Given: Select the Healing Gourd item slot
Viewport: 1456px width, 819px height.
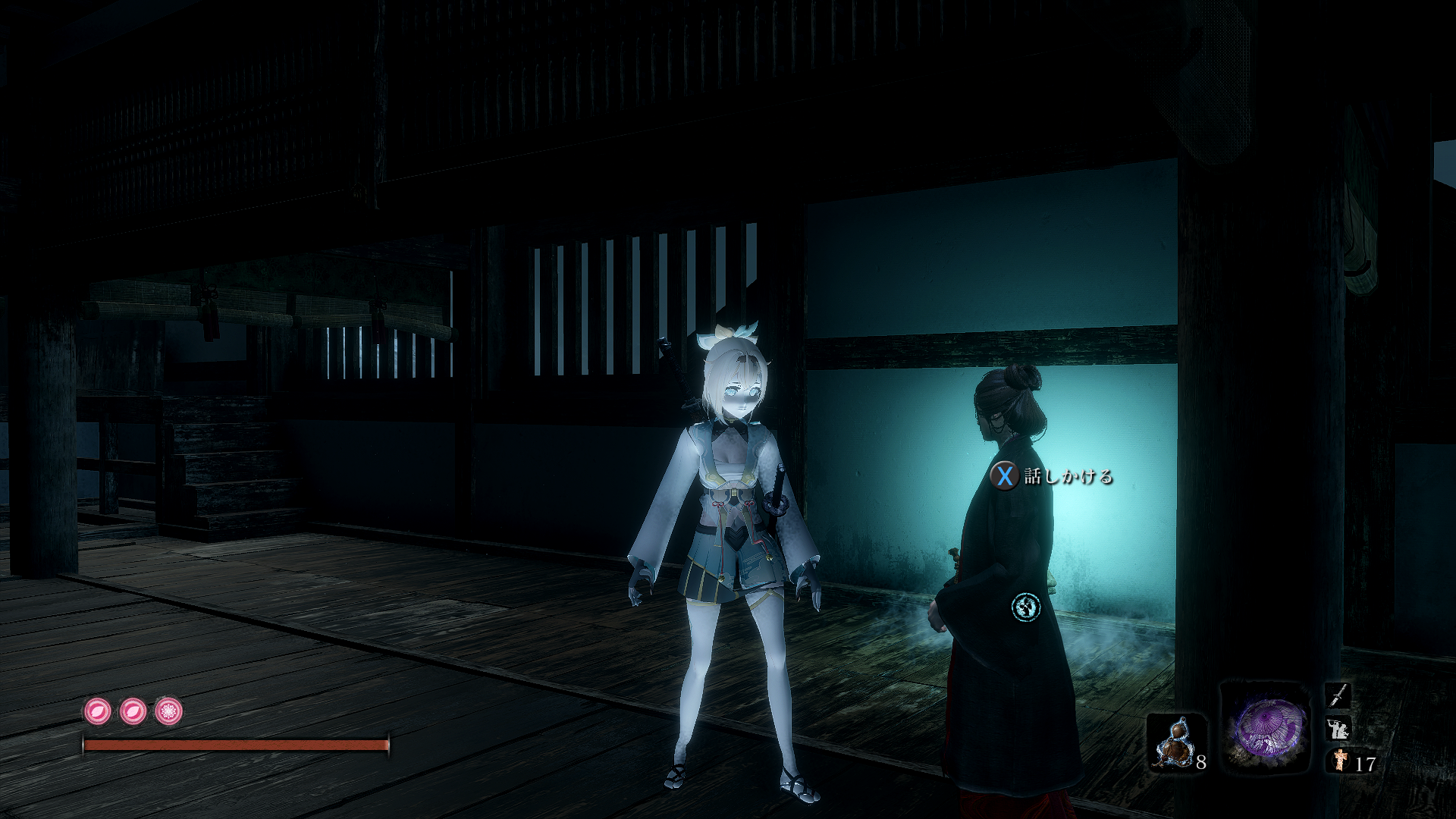Looking at the screenshot, I should tap(1173, 742).
